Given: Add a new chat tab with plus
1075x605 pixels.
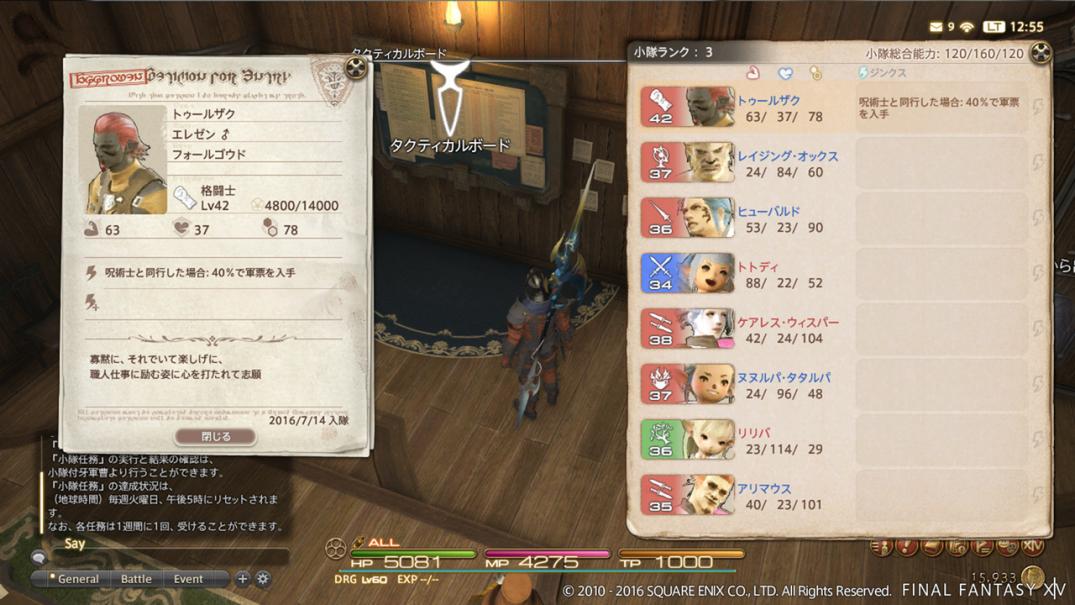Looking at the screenshot, I should click(x=242, y=578).
